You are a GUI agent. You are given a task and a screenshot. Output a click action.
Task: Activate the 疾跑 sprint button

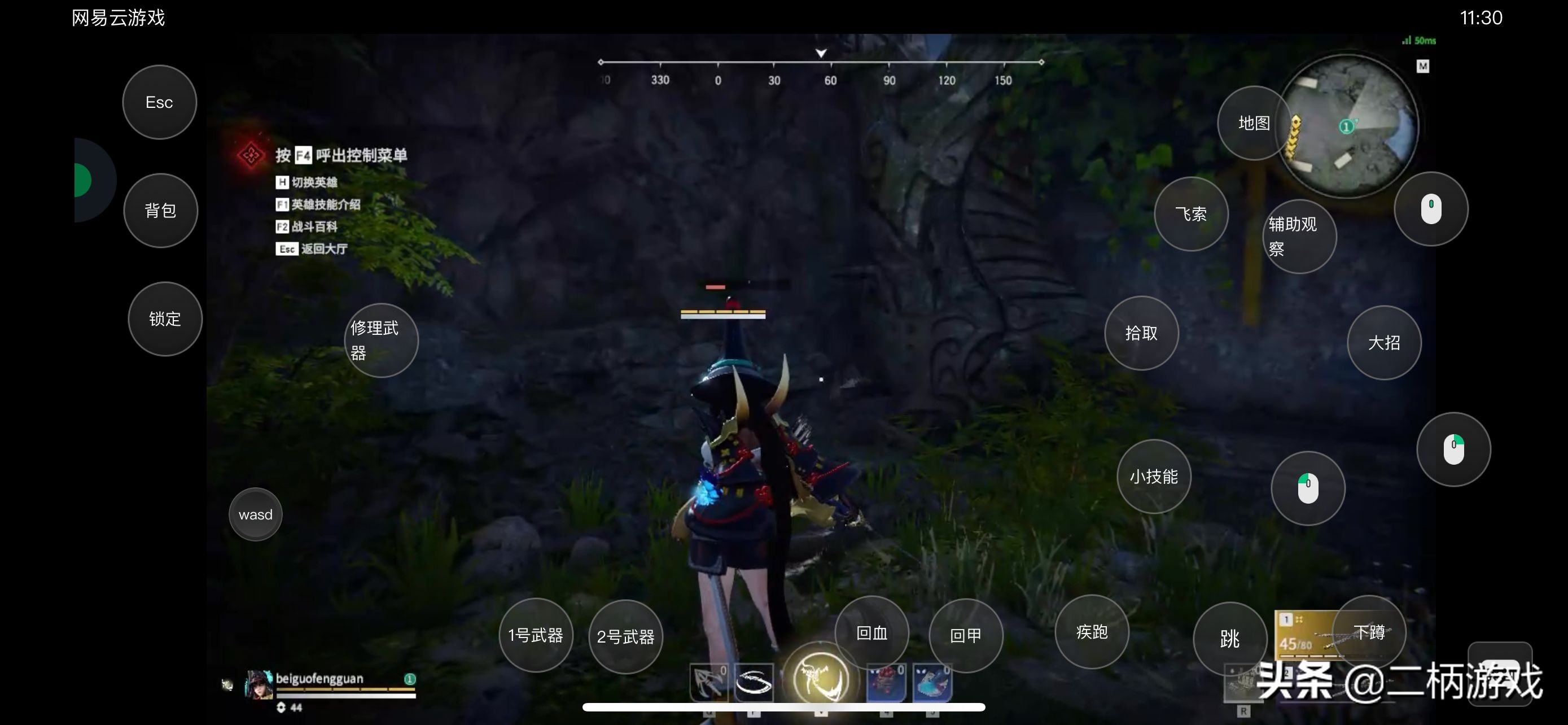pyautogui.click(x=1092, y=632)
